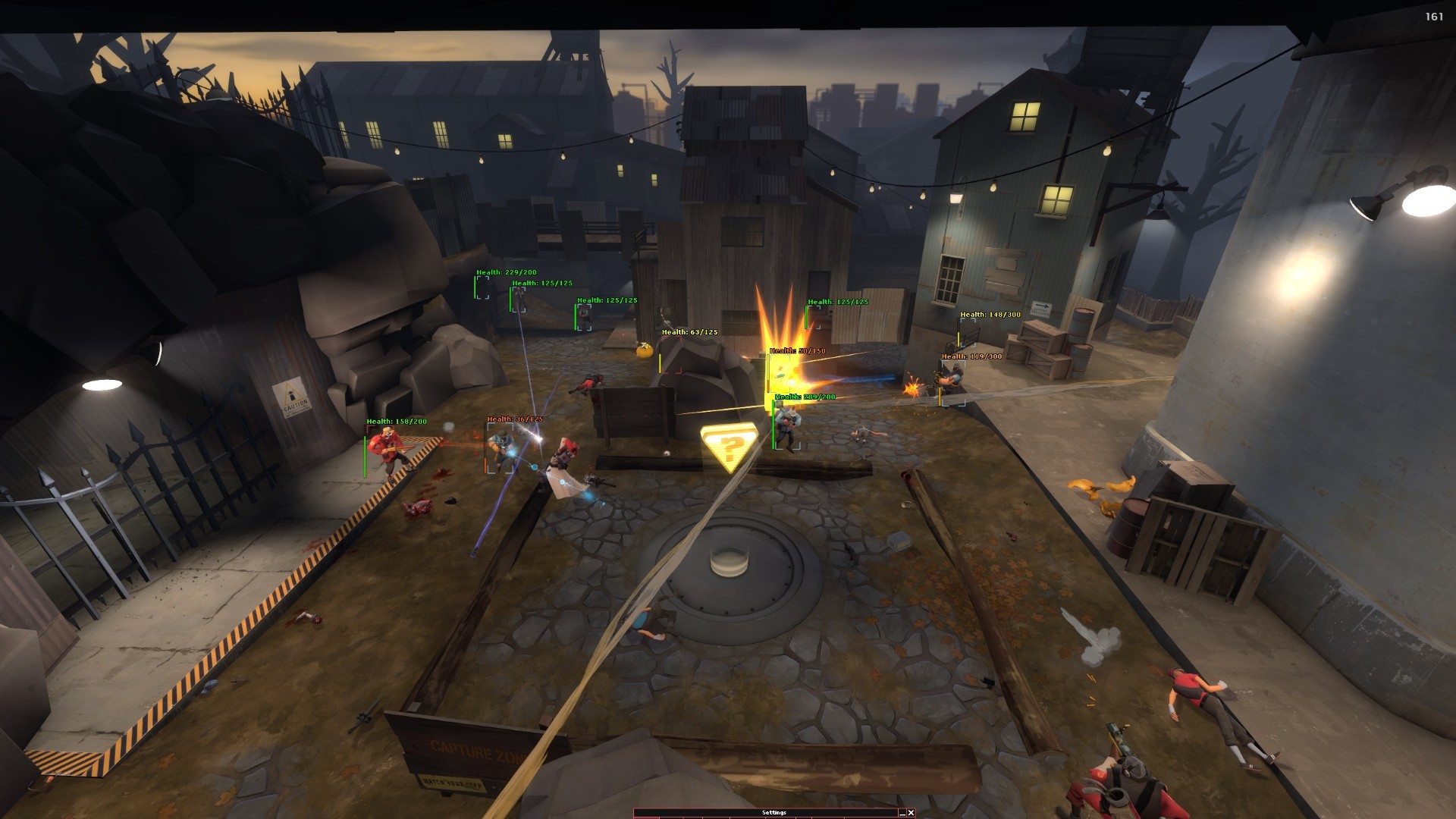Minimize the Settings window
Viewport: 1456px width, 819px height.
click(901, 813)
